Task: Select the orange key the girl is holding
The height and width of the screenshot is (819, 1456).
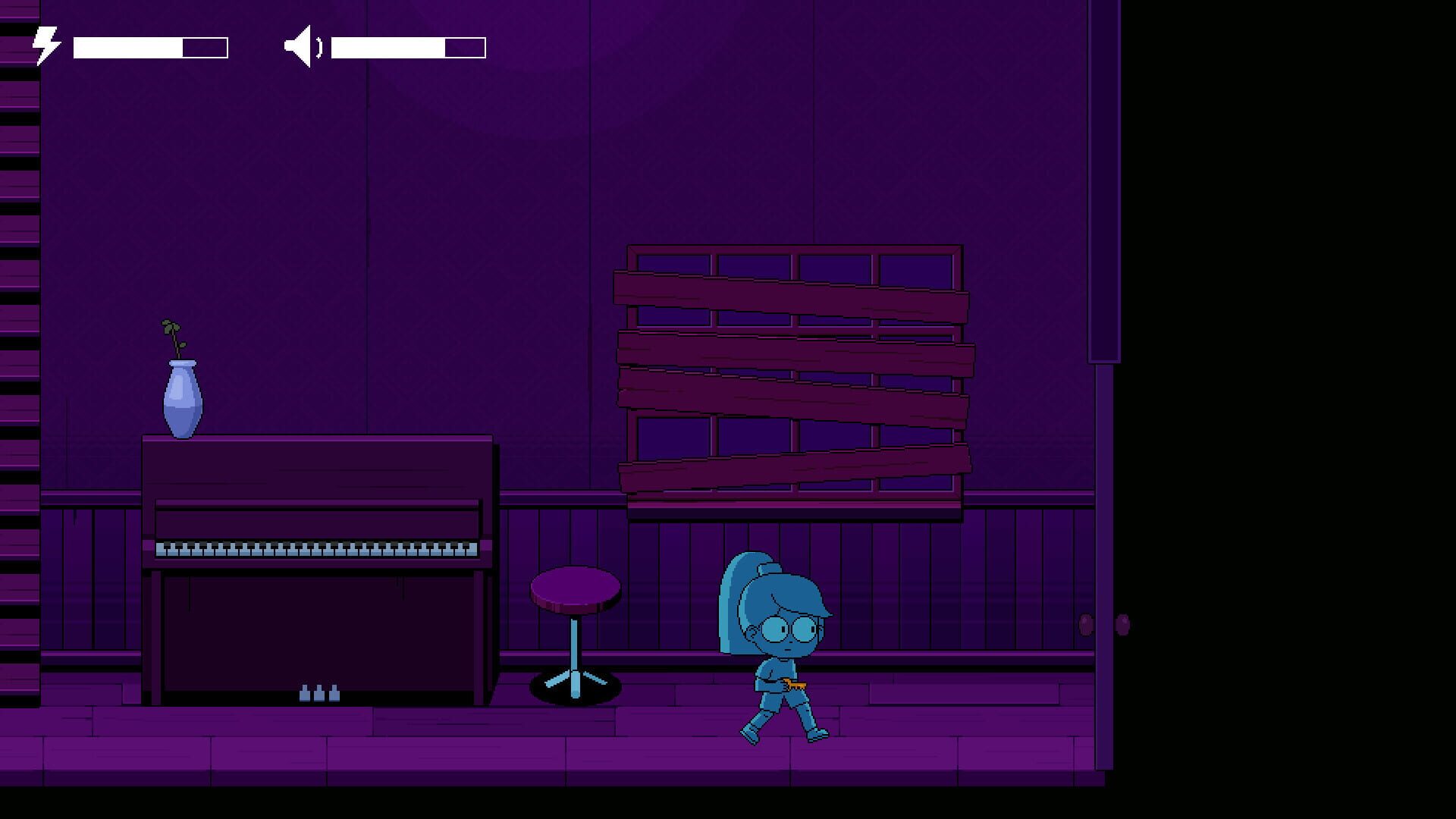Action: point(794,684)
